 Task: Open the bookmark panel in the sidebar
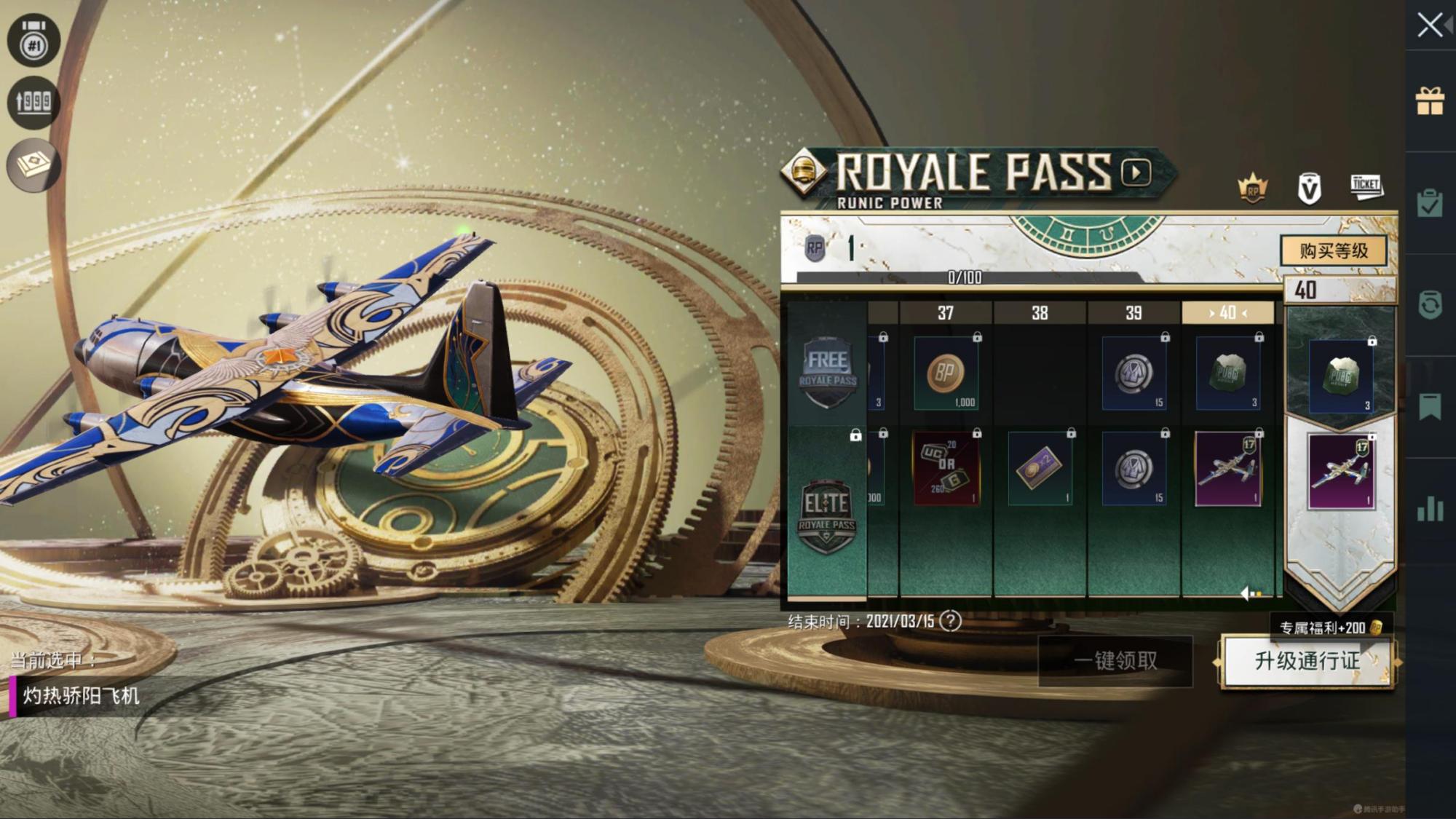[x=1430, y=407]
